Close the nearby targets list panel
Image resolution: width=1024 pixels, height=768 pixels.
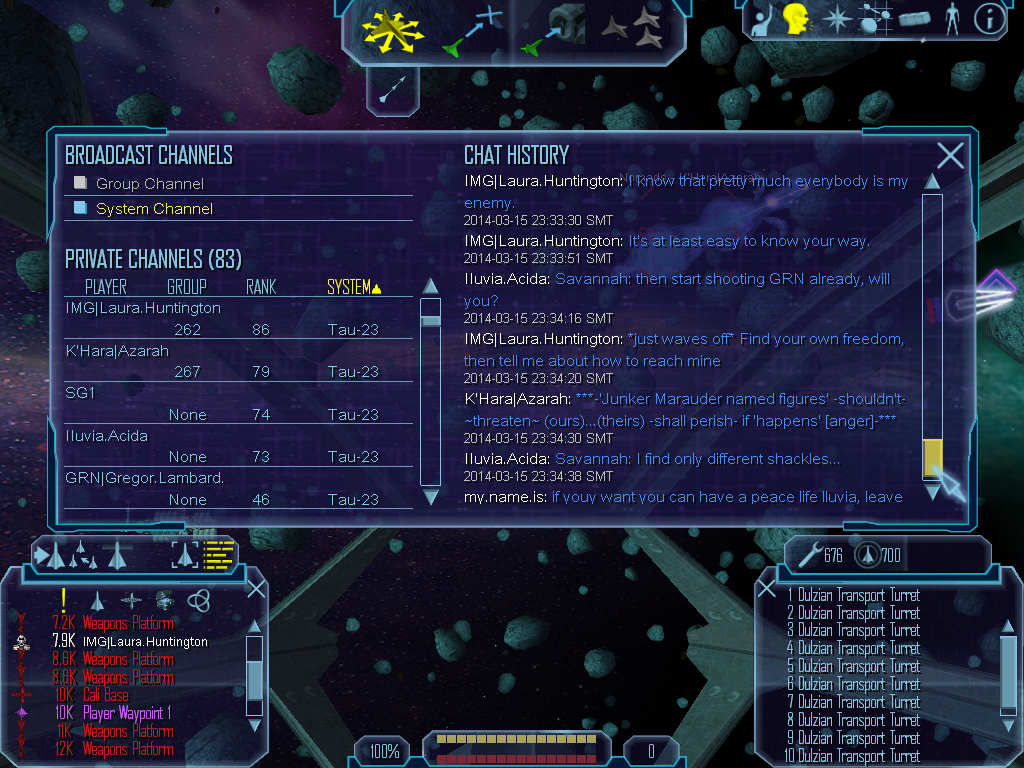click(256, 588)
